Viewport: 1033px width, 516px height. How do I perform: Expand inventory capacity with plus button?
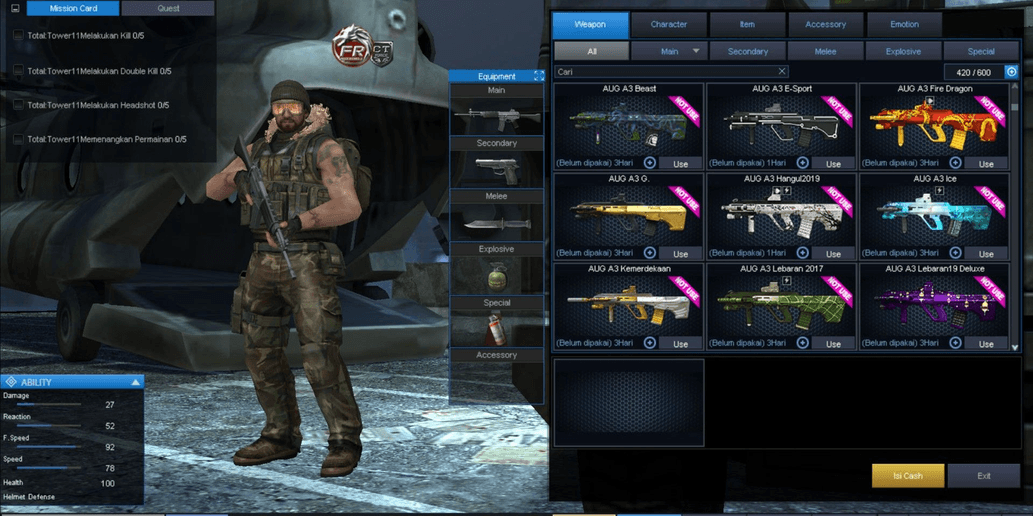[x=1011, y=72]
